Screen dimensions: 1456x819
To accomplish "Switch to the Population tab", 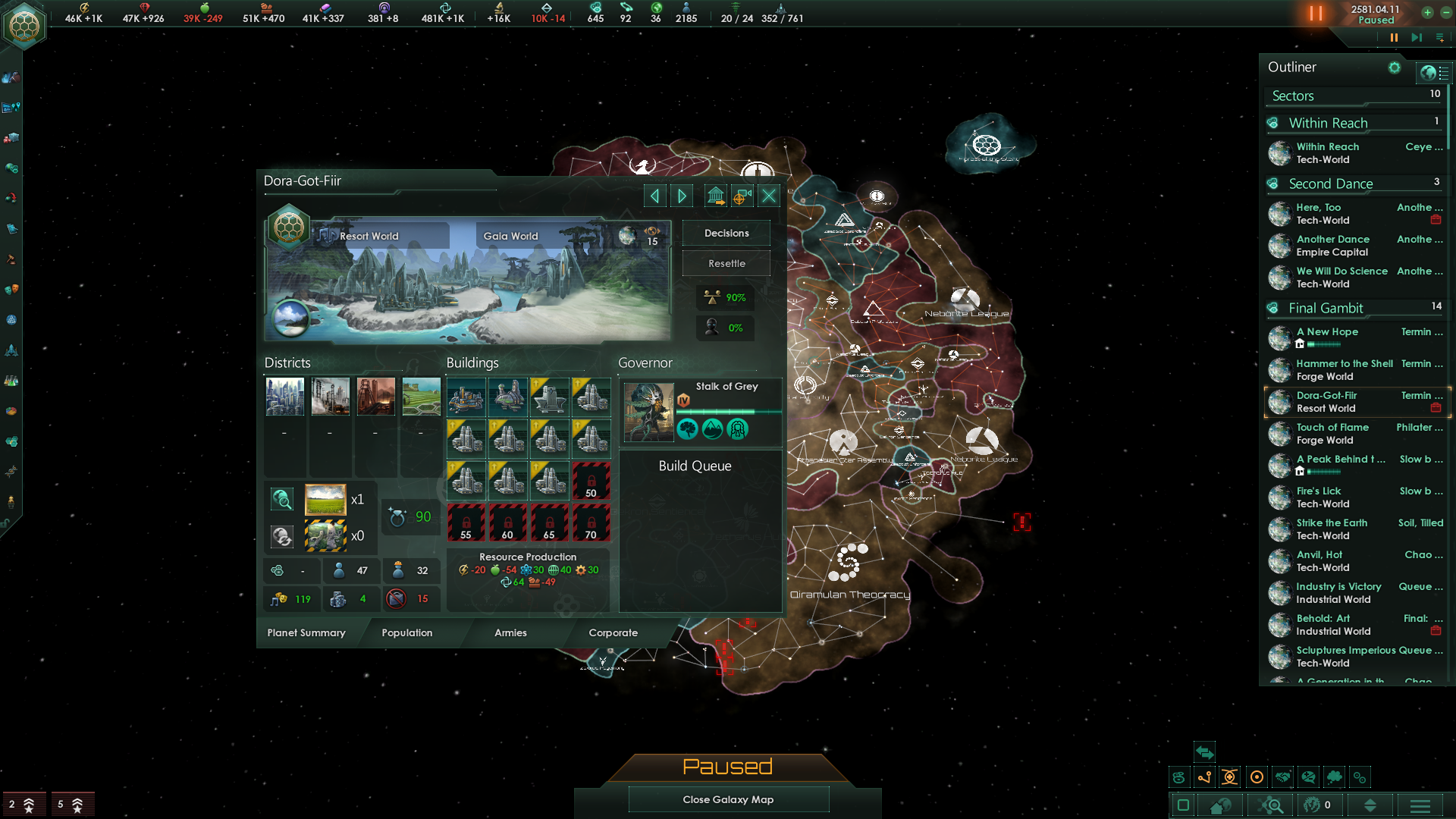I will 406,632.
